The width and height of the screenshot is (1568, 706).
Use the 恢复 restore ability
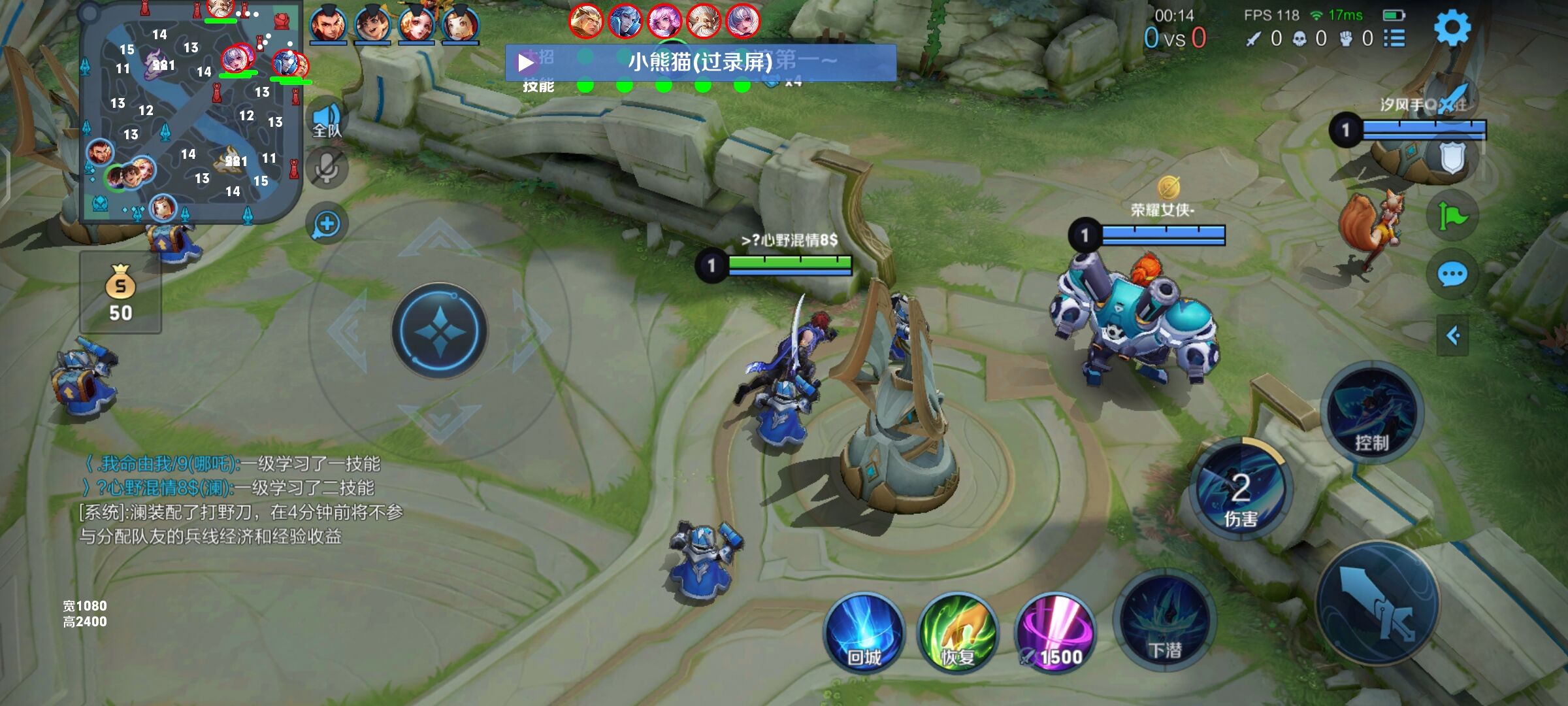point(958,633)
